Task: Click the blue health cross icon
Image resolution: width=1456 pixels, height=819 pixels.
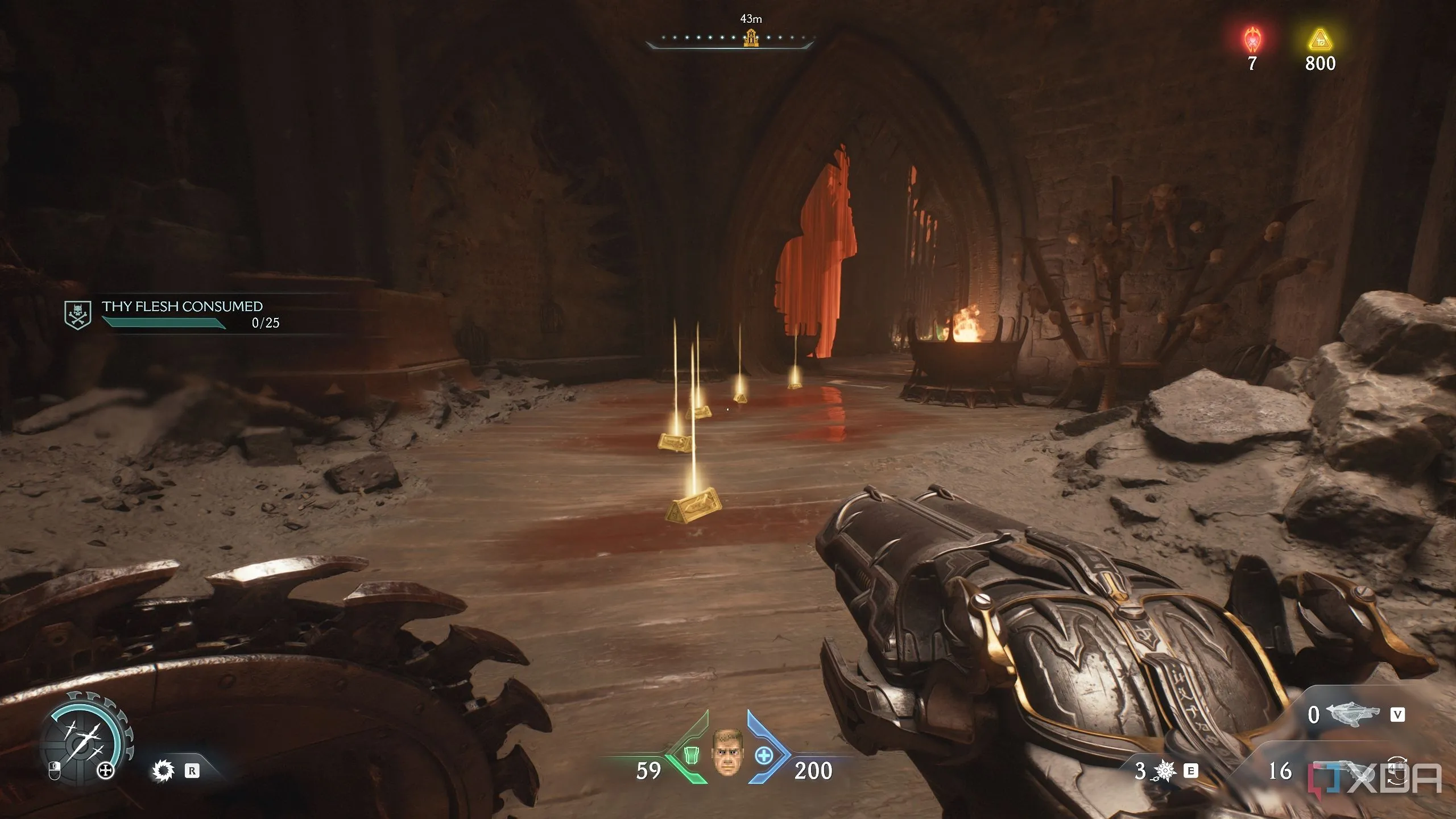Action: [x=763, y=756]
